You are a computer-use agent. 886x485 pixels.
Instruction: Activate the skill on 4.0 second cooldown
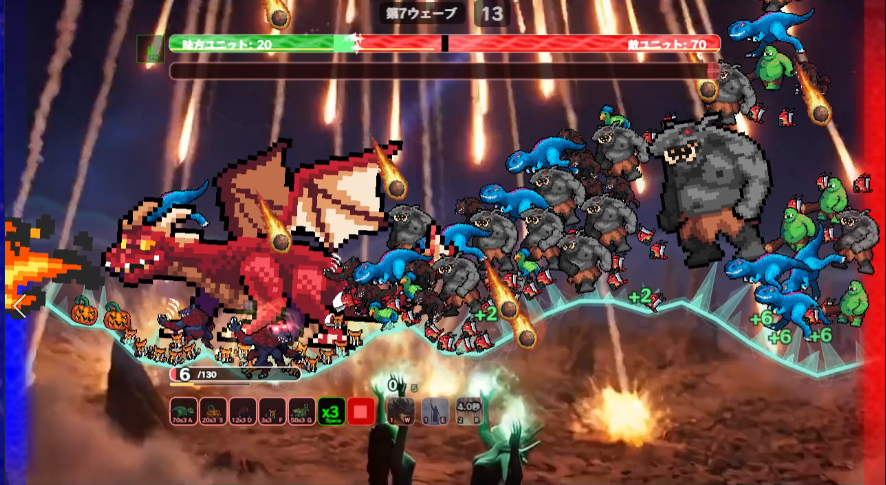tap(468, 411)
